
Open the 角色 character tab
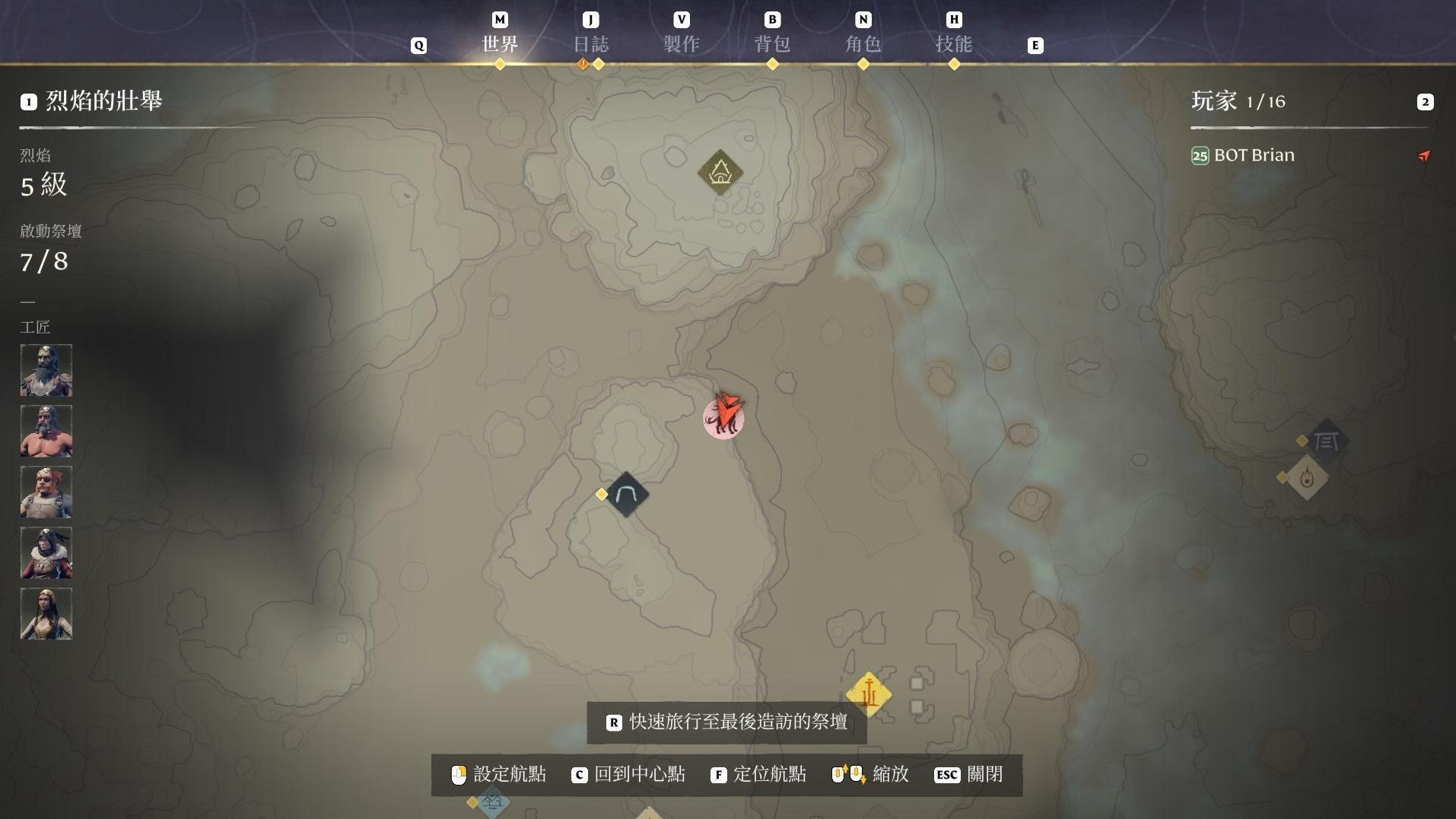[863, 43]
